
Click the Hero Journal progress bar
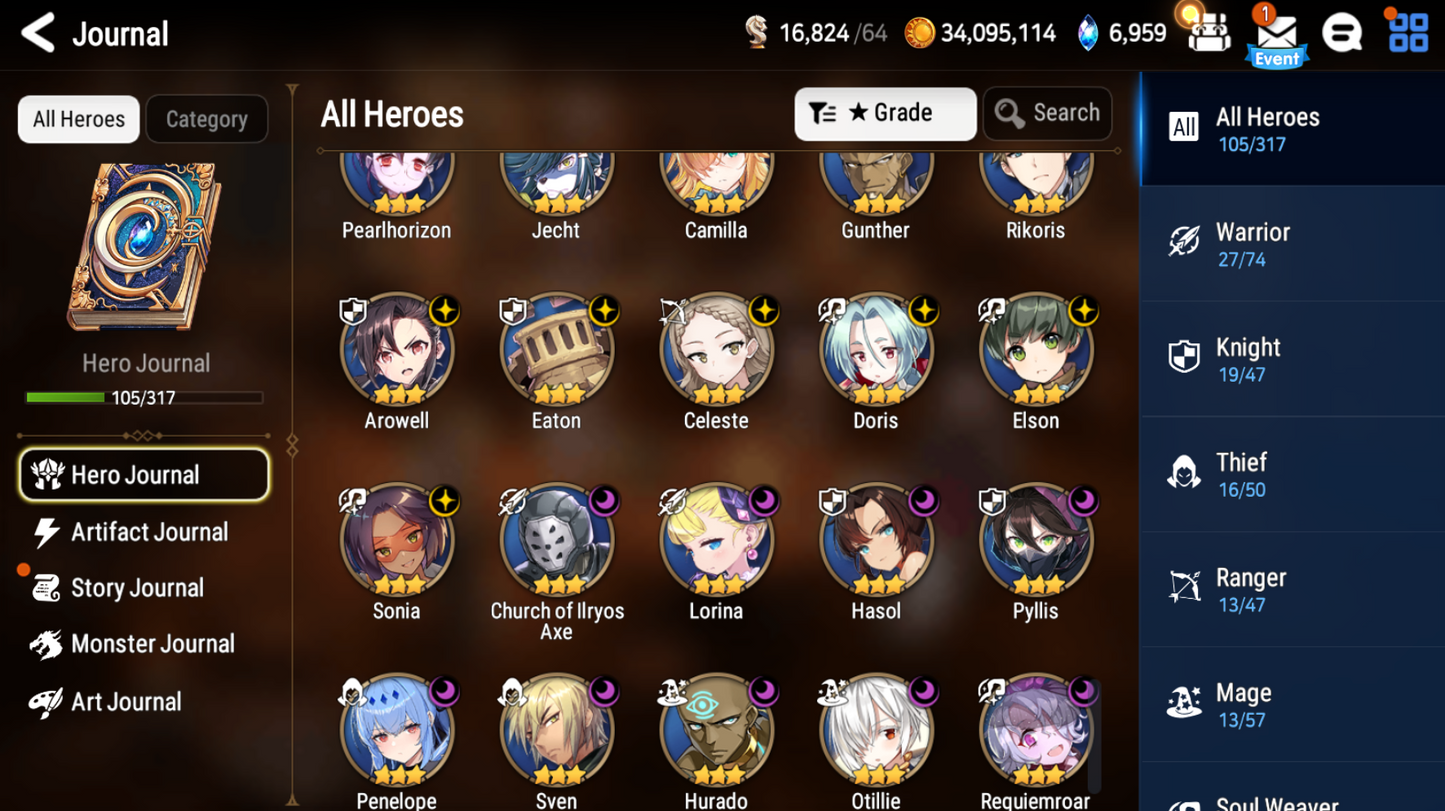point(146,396)
